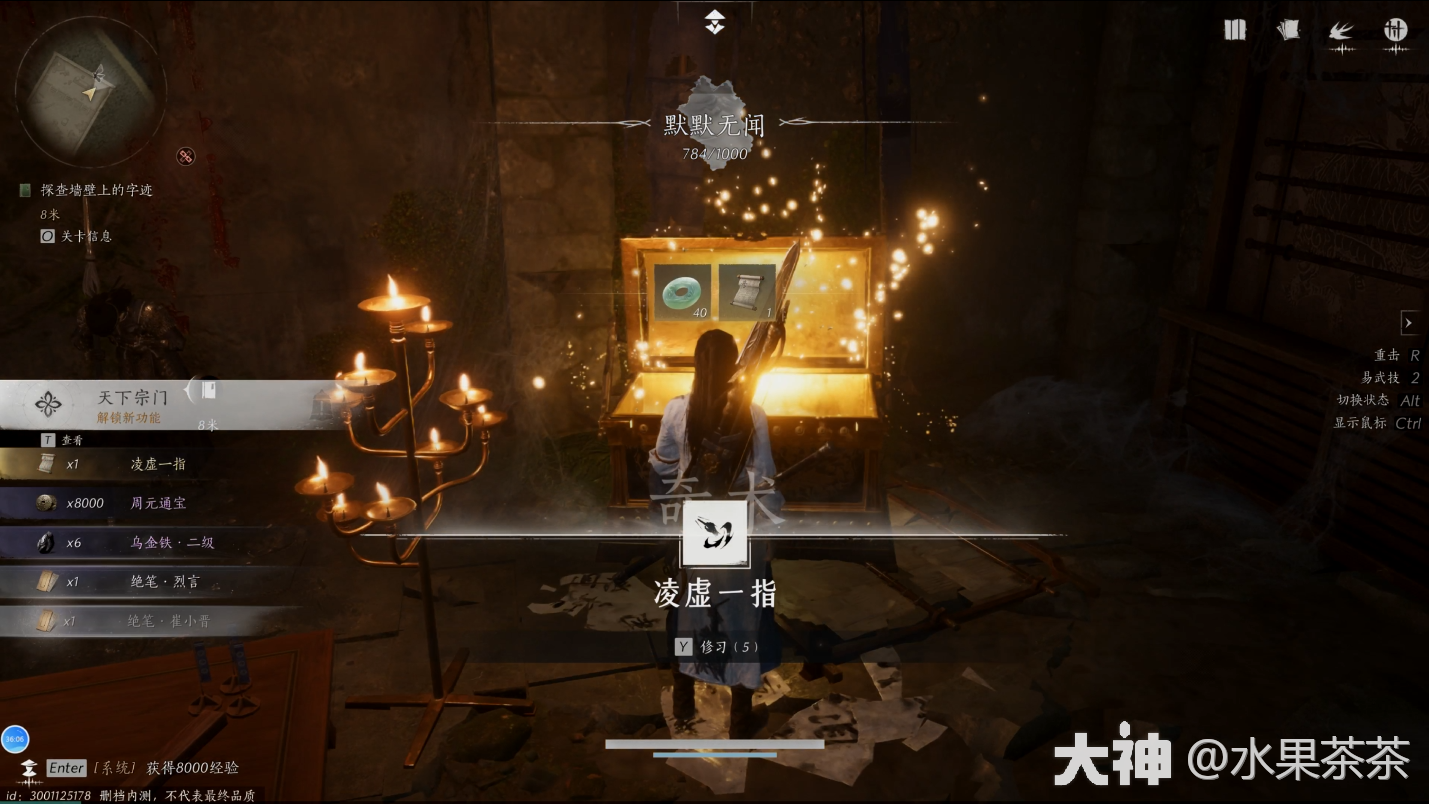The height and width of the screenshot is (804, 1429).
Task: Select the 探查墙壁上的字迹 quest tracker
Action: coord(96,190)
